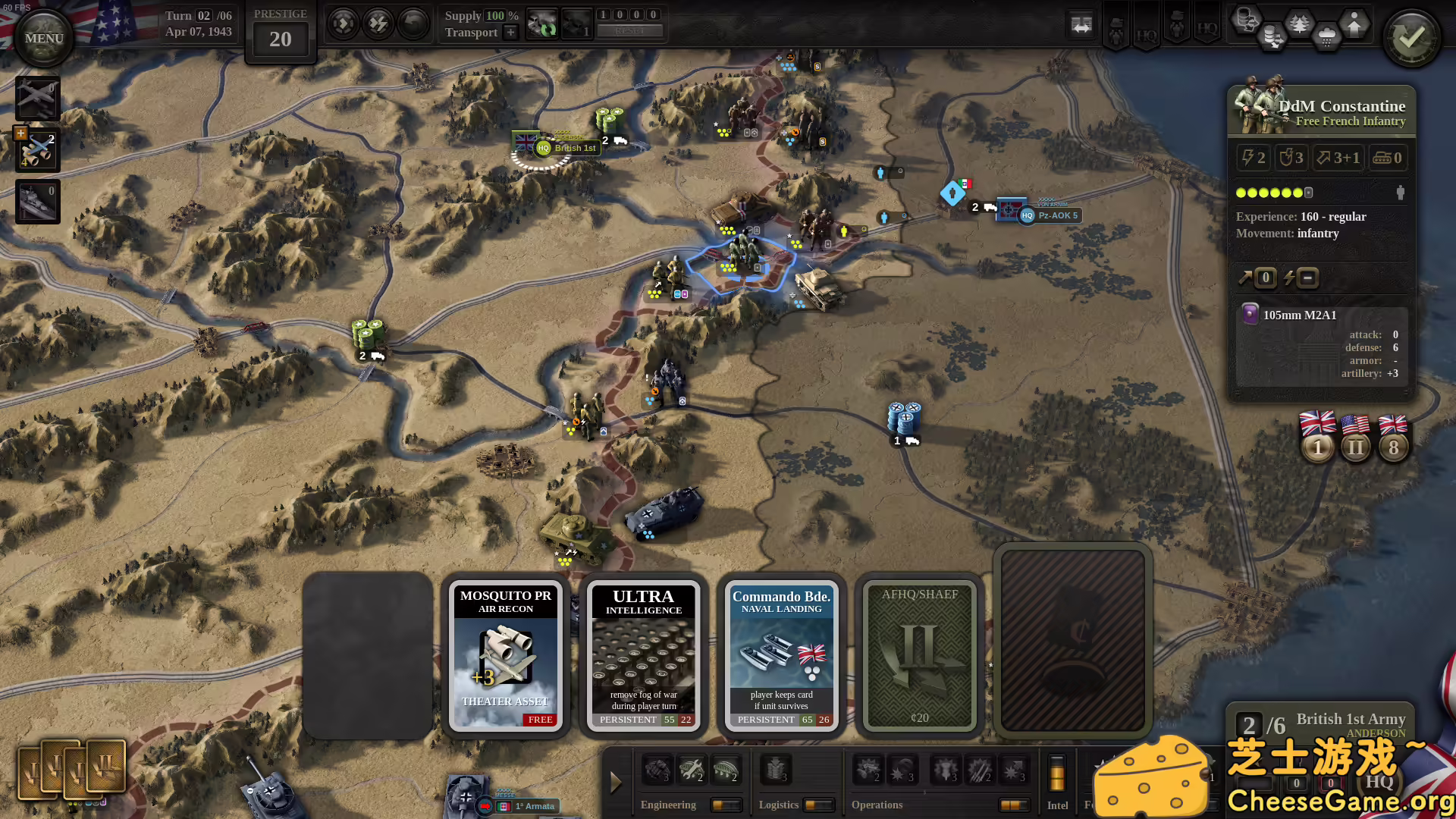Open the main MENU button
Image resolution: width=1456 pixels, height=819 pixels.
43,38
